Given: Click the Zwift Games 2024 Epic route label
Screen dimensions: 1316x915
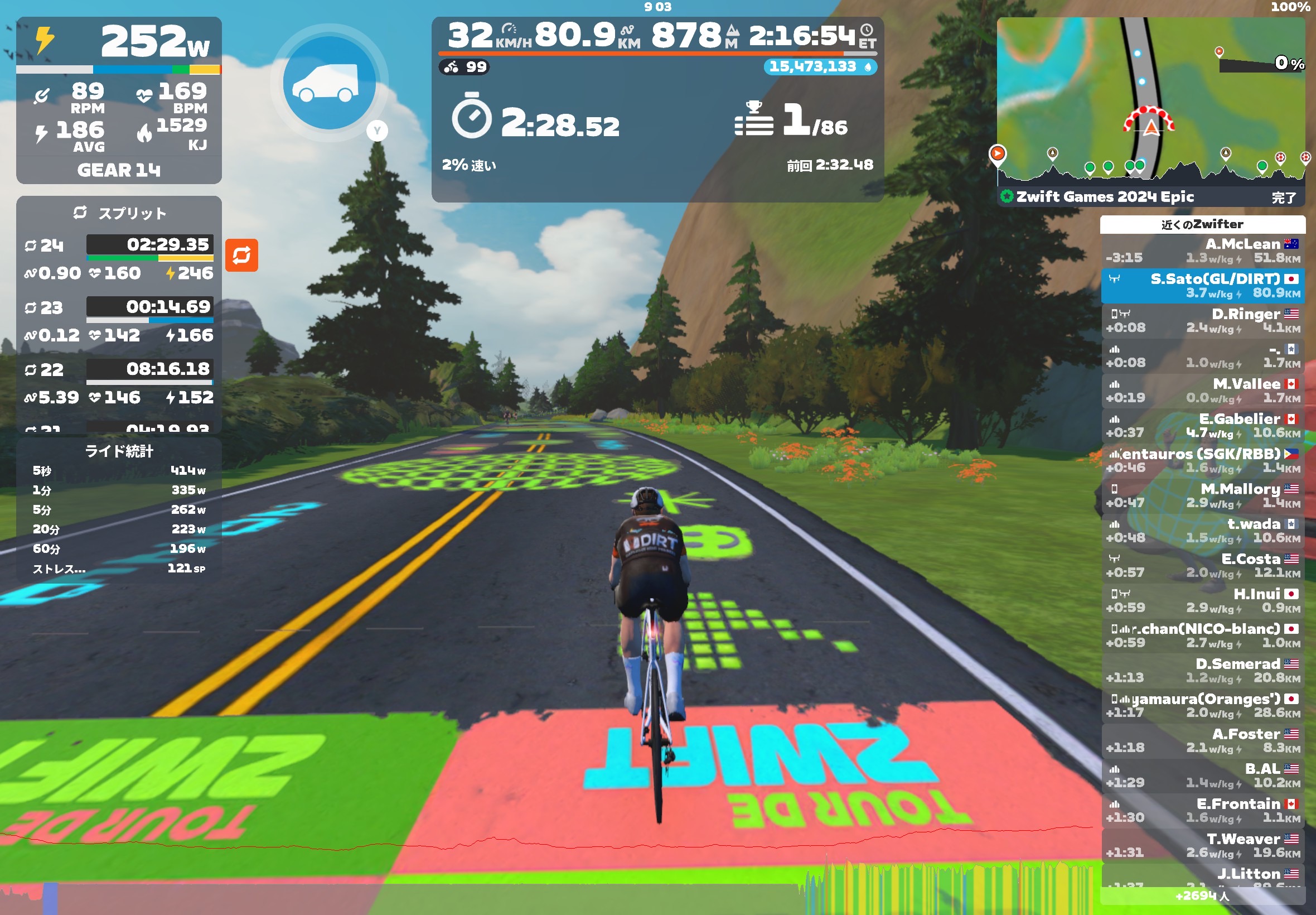Looking at the screenshot, I should (1105, 197).
